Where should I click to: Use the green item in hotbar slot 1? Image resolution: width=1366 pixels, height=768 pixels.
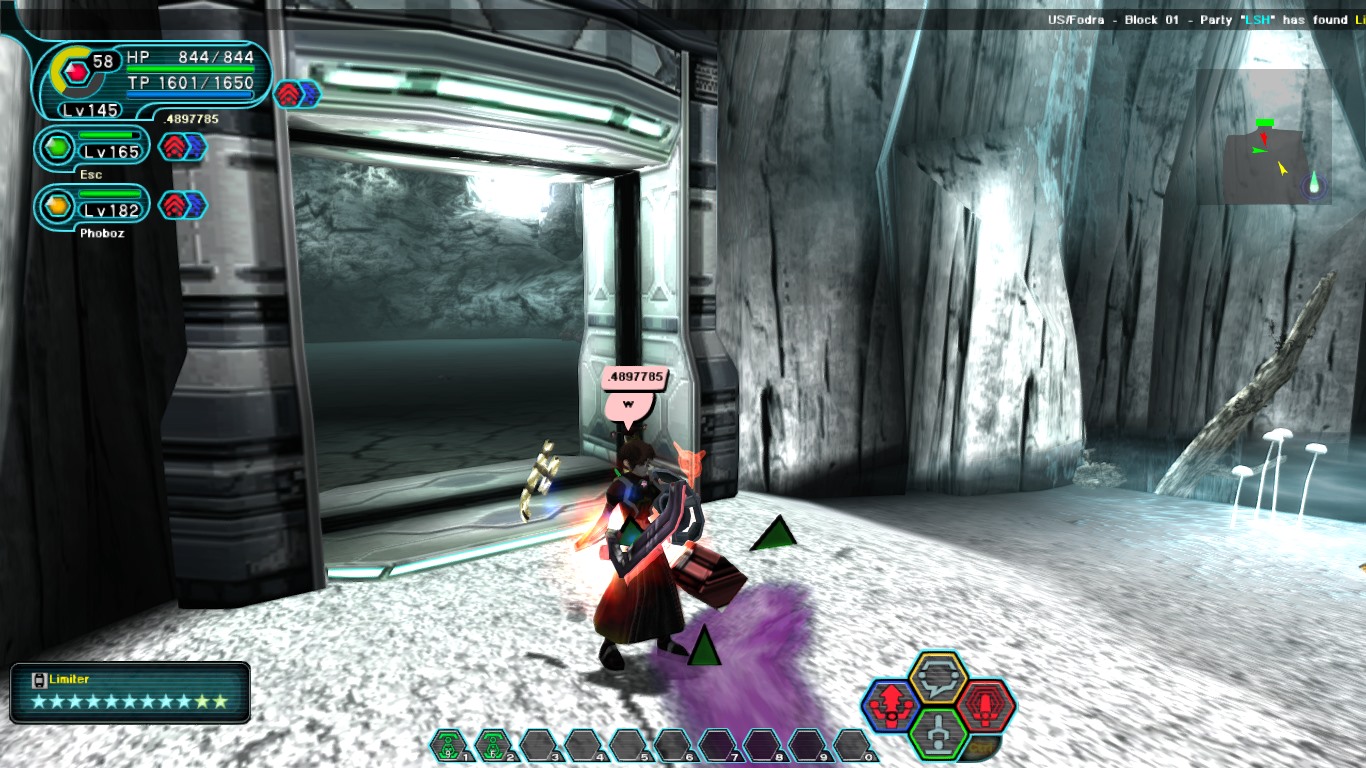coord(447,745)
